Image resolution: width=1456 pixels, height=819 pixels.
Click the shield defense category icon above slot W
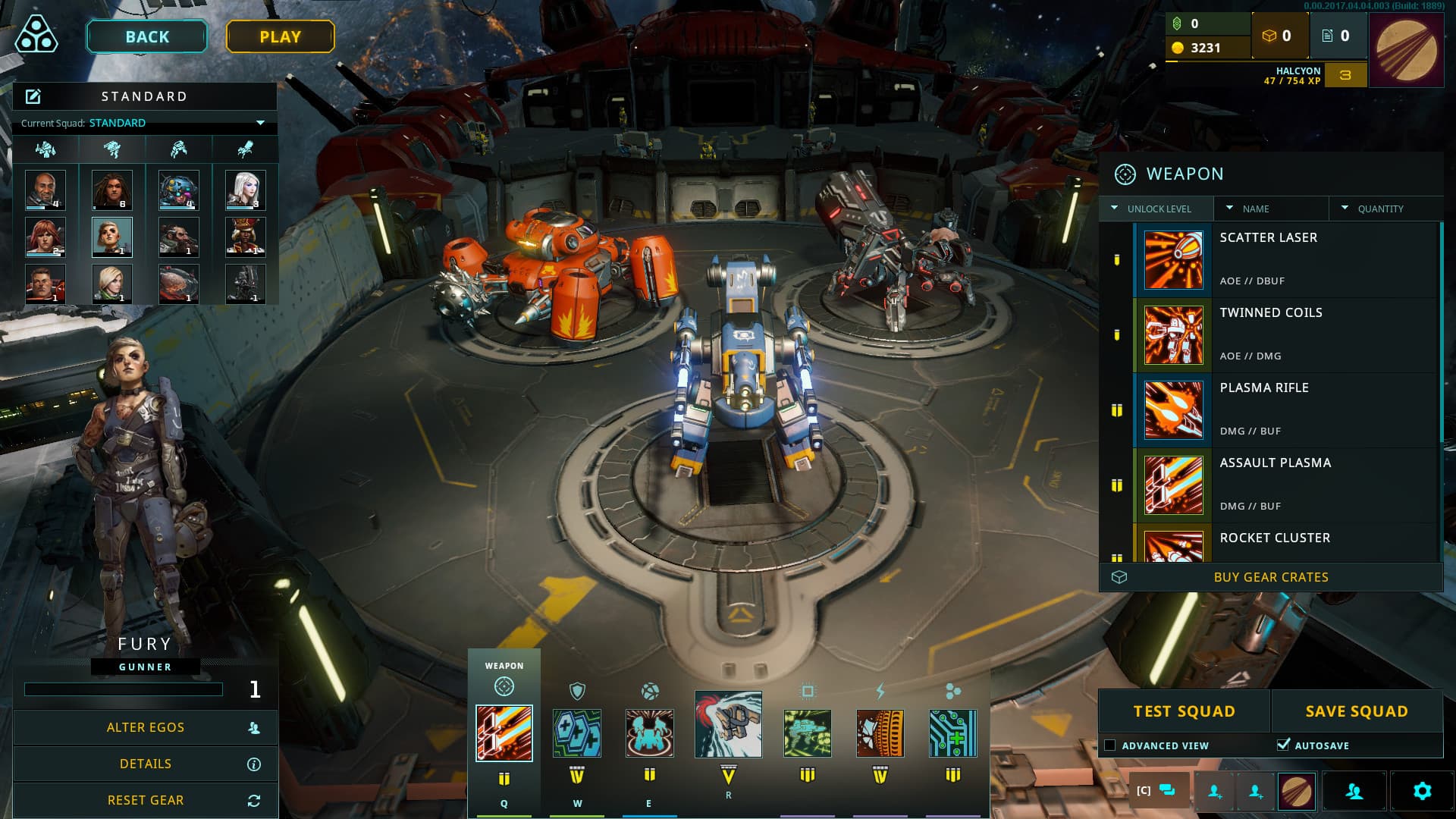pos(576,691)
